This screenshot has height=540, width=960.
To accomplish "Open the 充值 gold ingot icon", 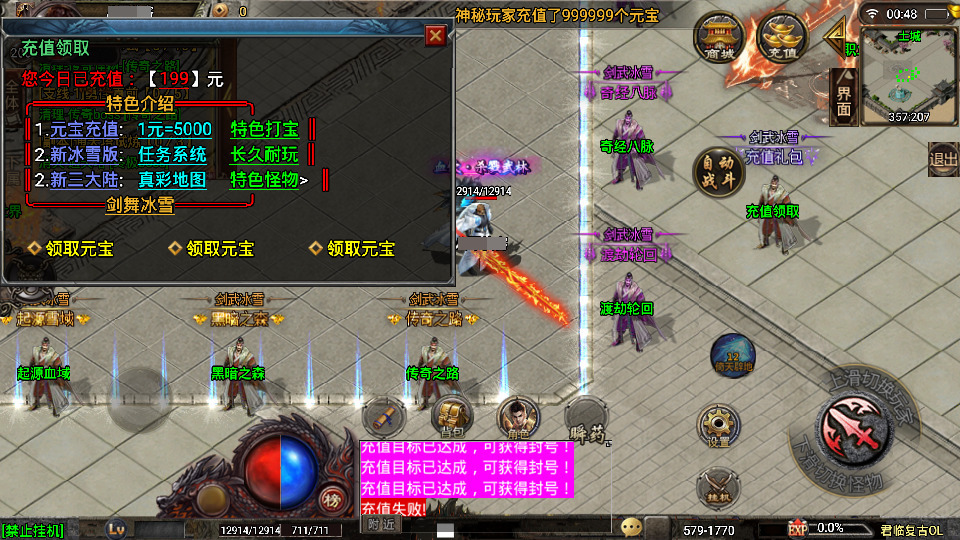I will point(781,38).
